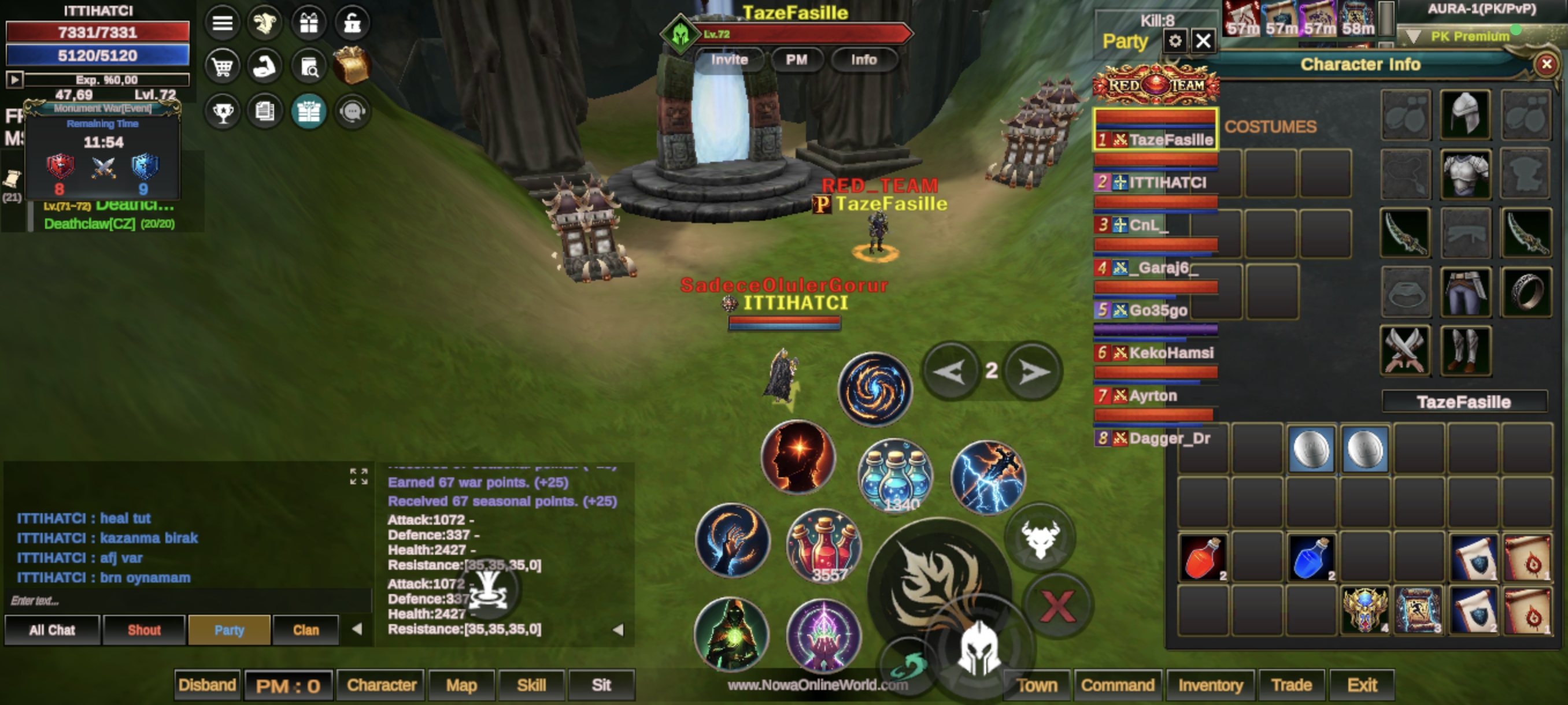This screenshot has height=705, width=1568.
Task: Invite TazeFasille using the Invite button
Action: (x=729, y=60)
